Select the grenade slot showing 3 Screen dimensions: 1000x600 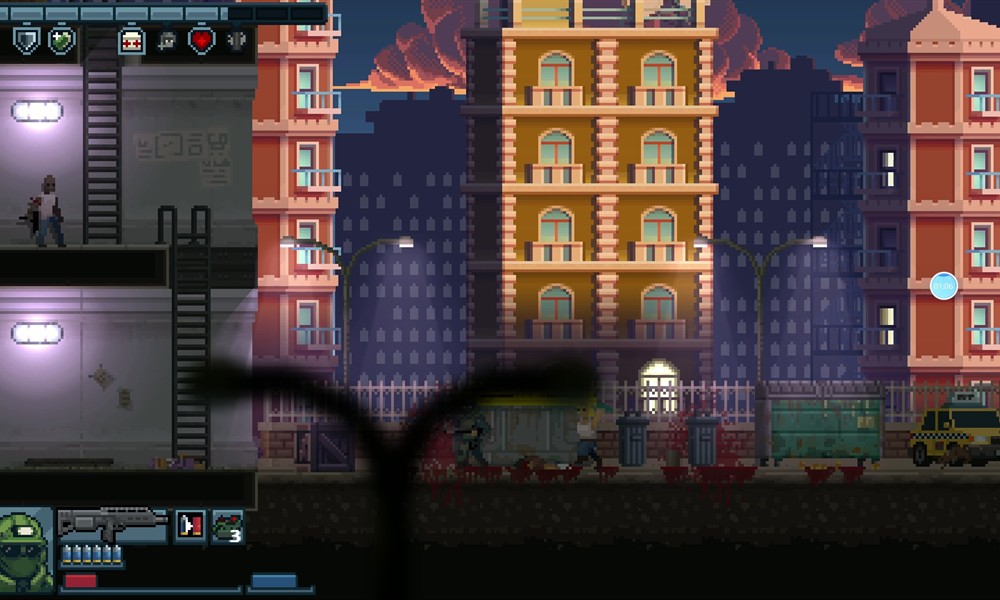(x=228, y=526)
